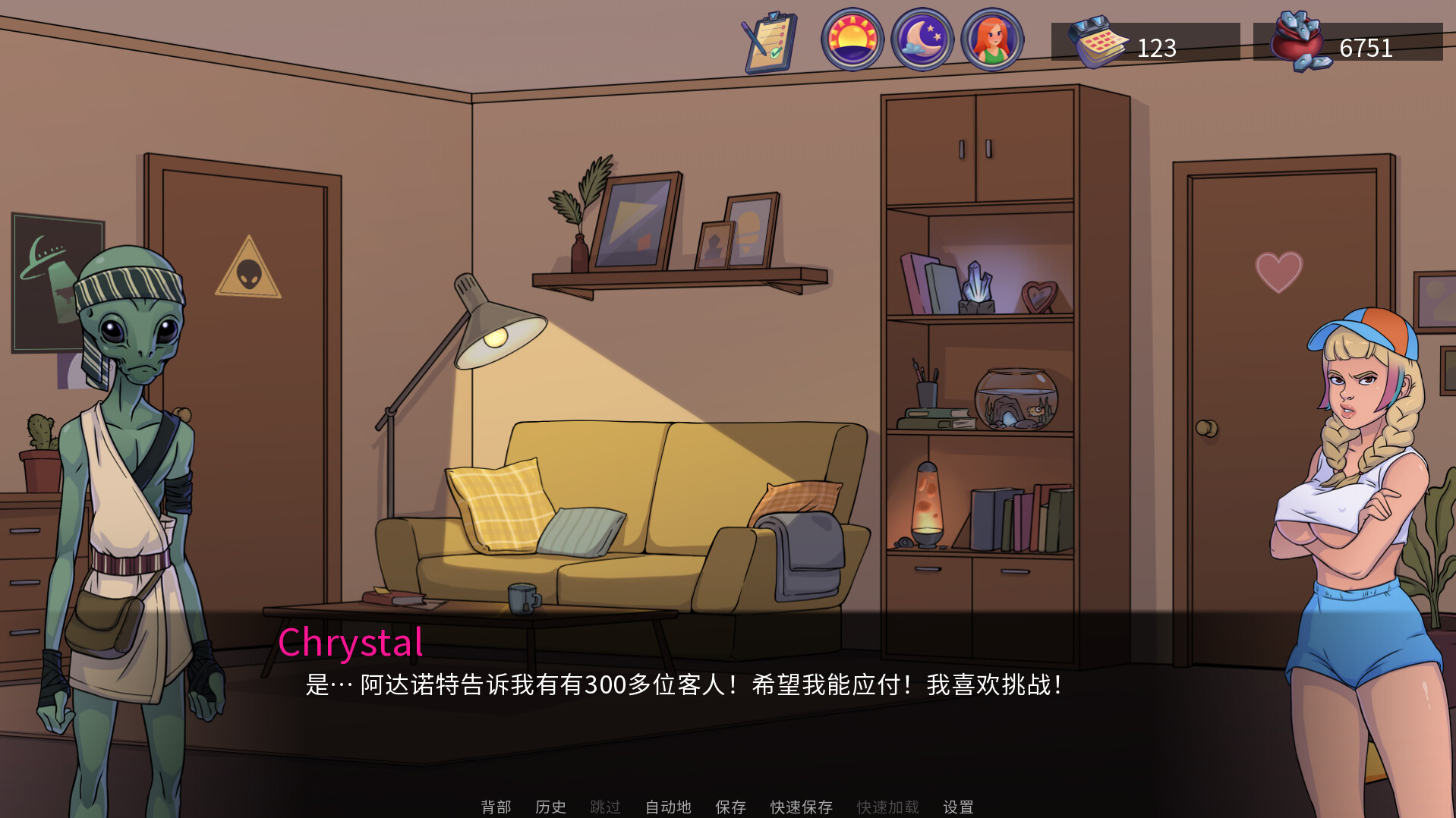Enable 自动地 auto-play mode
1456x818 pixels.
pyautogui.click(x=668, y=807)
